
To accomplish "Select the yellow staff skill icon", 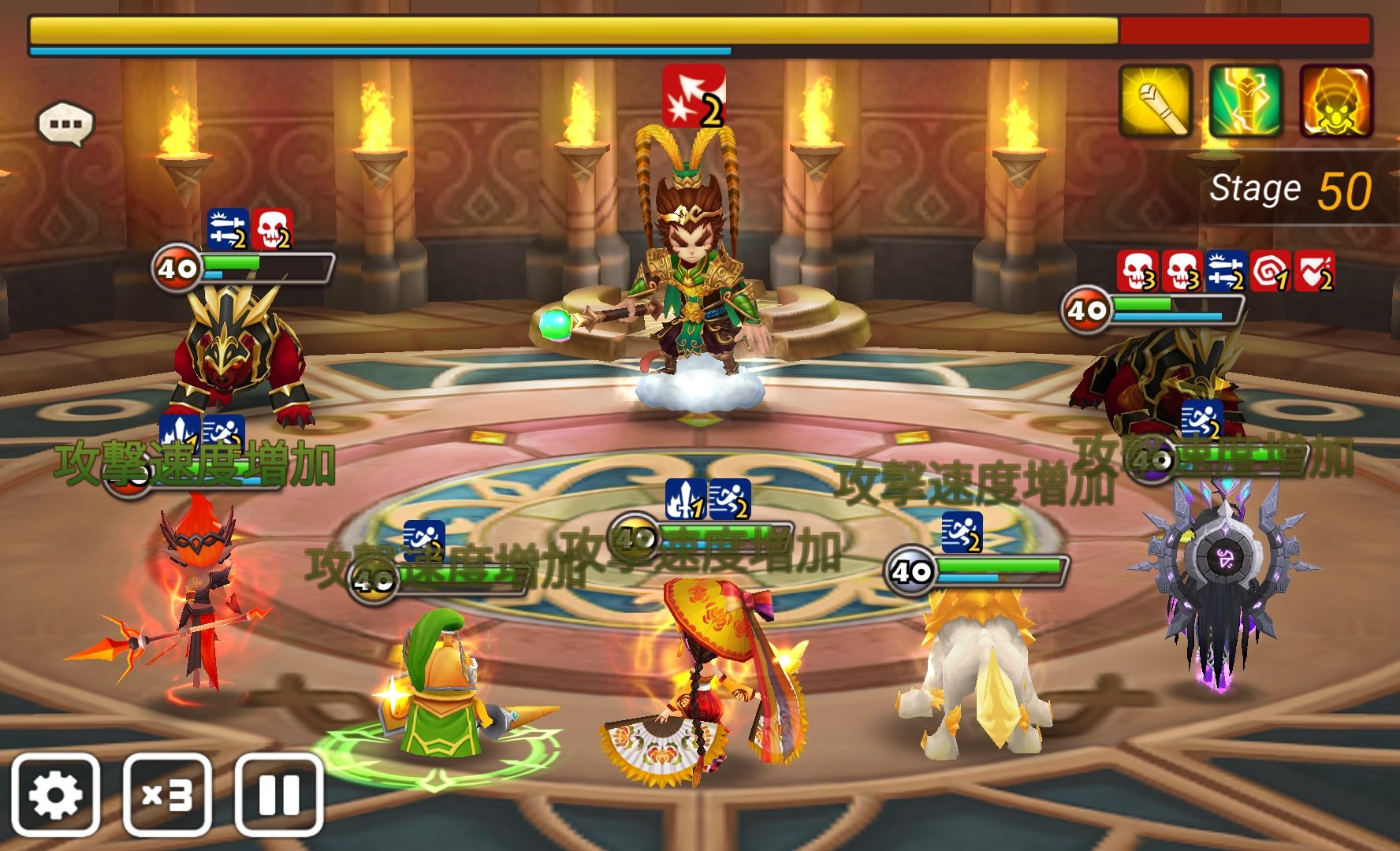I will tap(1155, 102).
